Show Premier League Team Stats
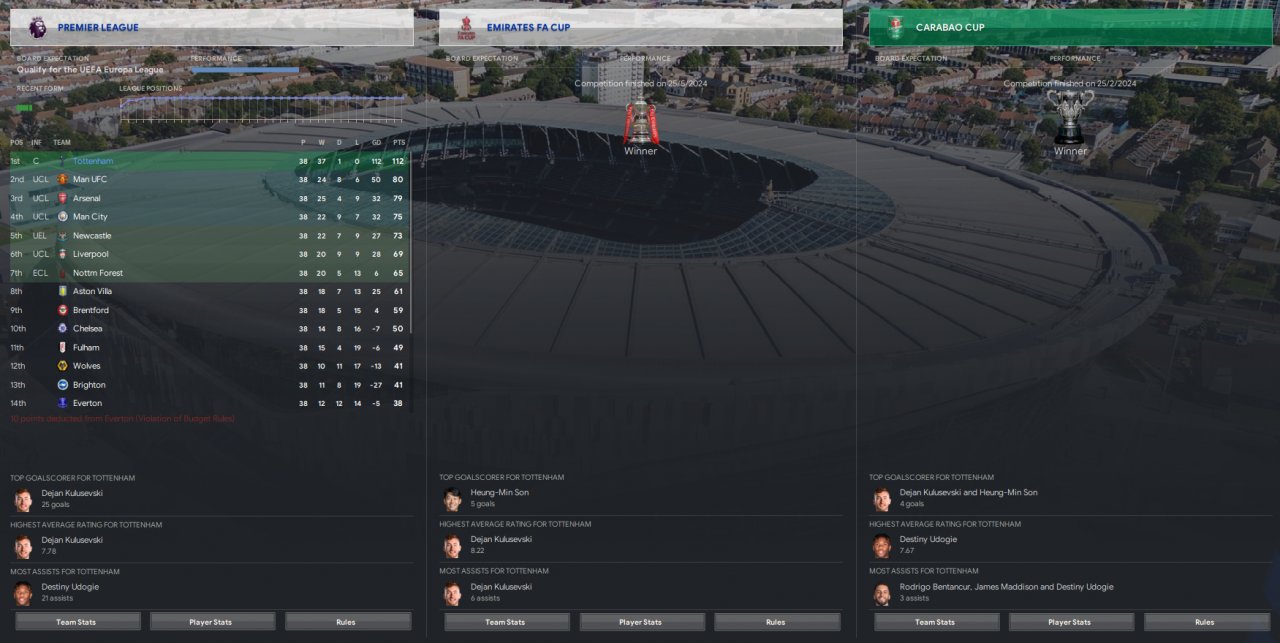Screen dimensions: 1280x643 pyautogui.click(x=77, y=622)
